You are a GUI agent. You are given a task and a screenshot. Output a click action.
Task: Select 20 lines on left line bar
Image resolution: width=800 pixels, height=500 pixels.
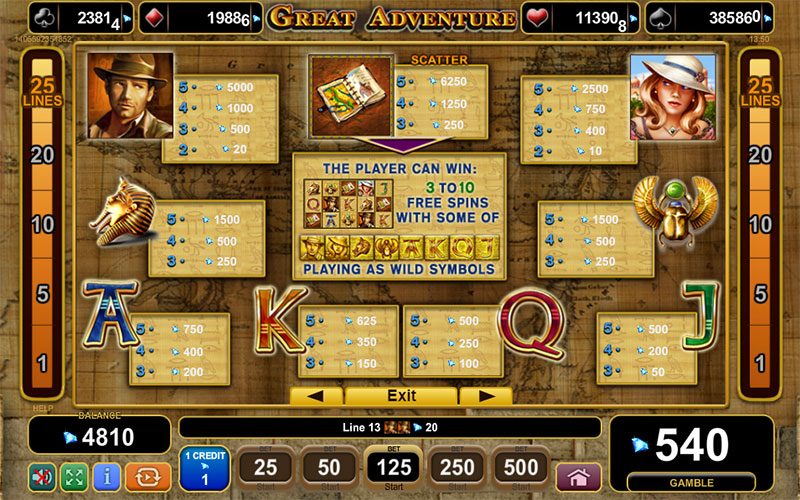[42, 155]
